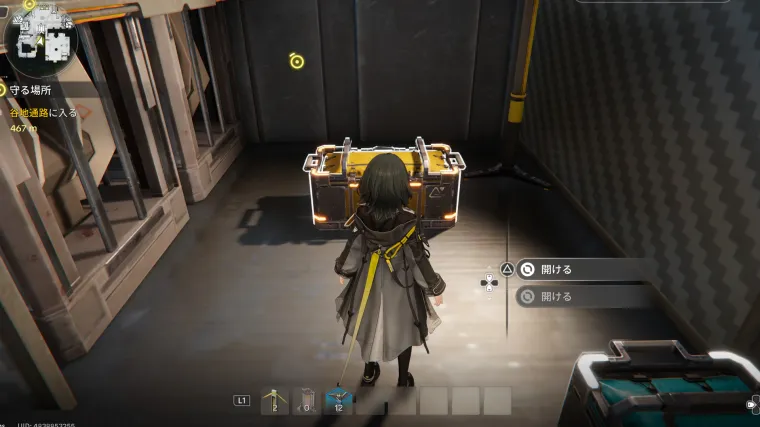This screenshot has height=427, width=760.
Task: Select the blue hotbar slot with count 12
Action: (338, 400)
